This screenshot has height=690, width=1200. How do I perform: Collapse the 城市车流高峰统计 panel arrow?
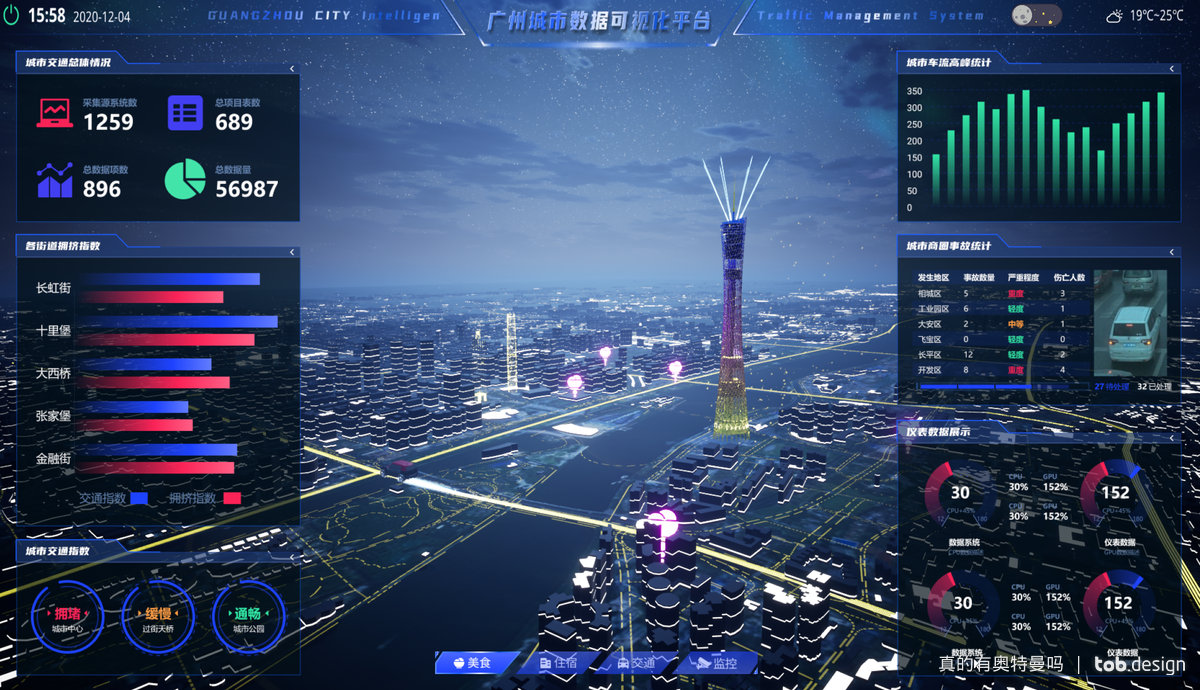(x=1174, y=68)
